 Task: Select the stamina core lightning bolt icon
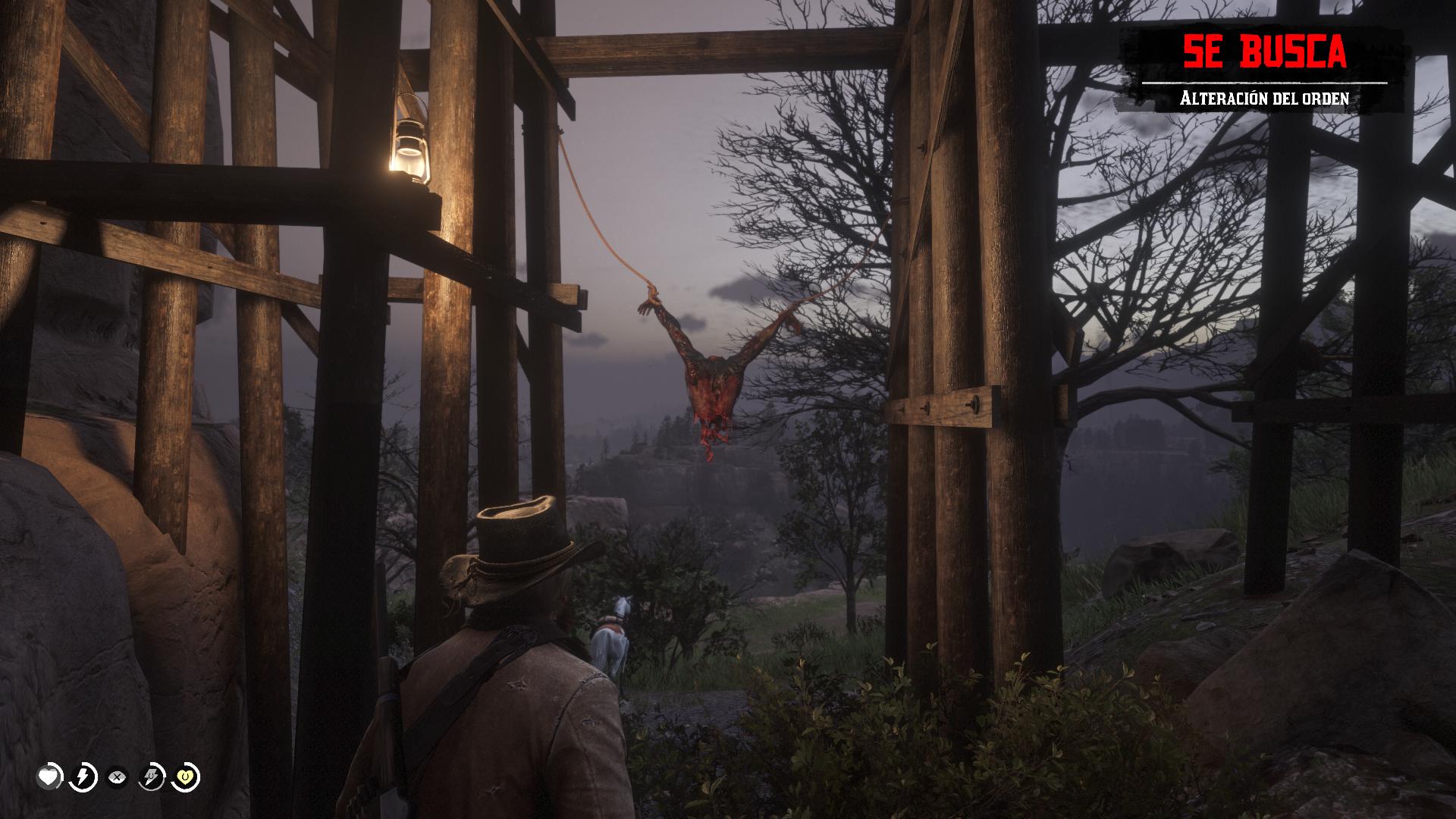click(84, 777)
